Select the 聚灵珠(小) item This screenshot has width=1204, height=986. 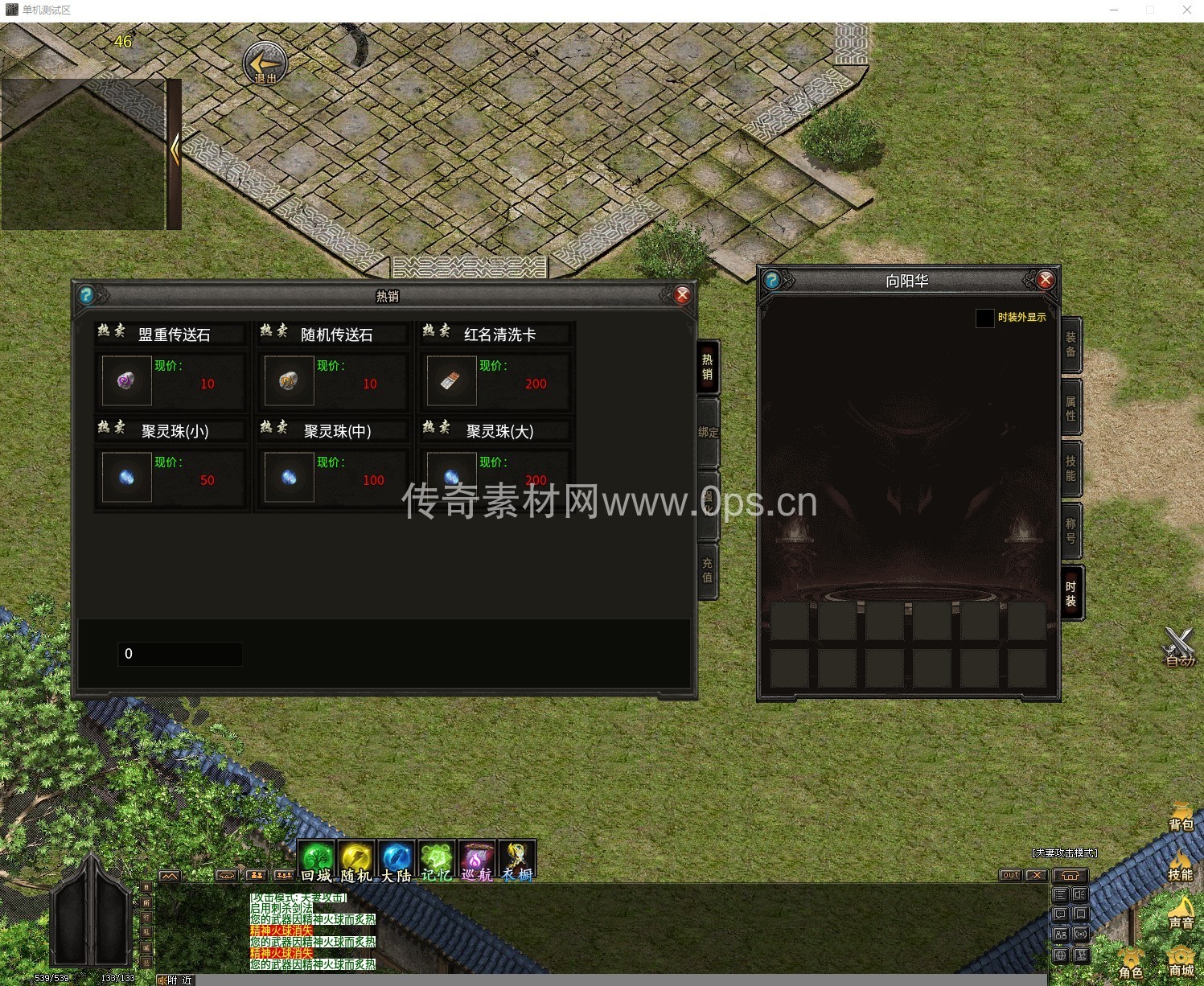click(x=126, y=477)
